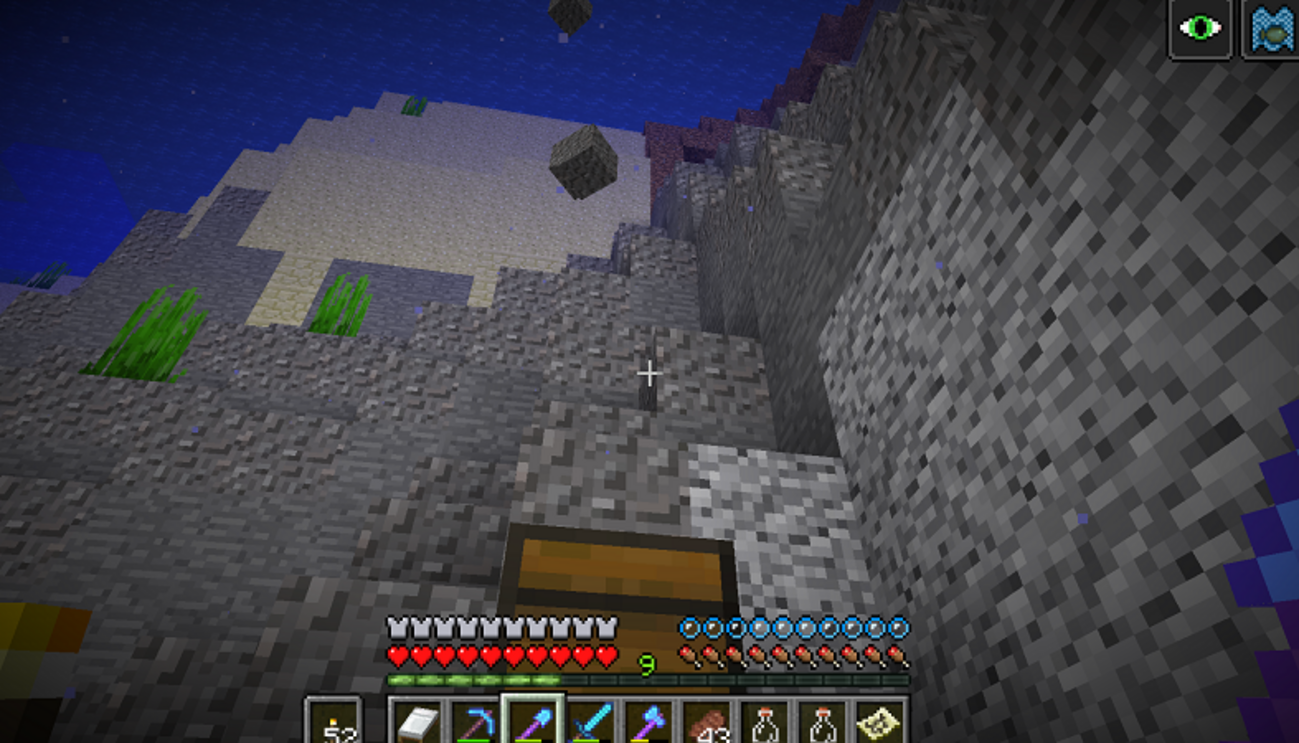Select the white block hotbar slot
1299x743 pixels.
[416, 722]
